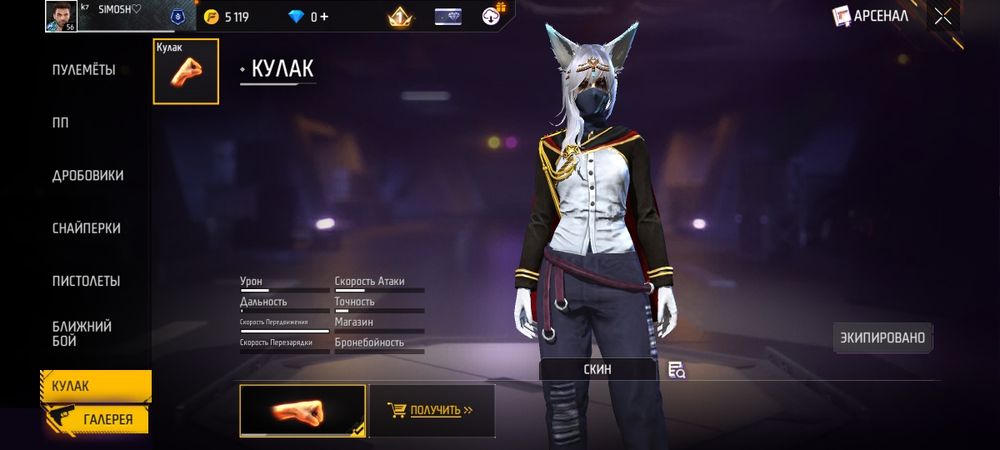Click the Экипировано button
Image resolution: width=1000 pixels, height=450 pixels.
(883, 338)
